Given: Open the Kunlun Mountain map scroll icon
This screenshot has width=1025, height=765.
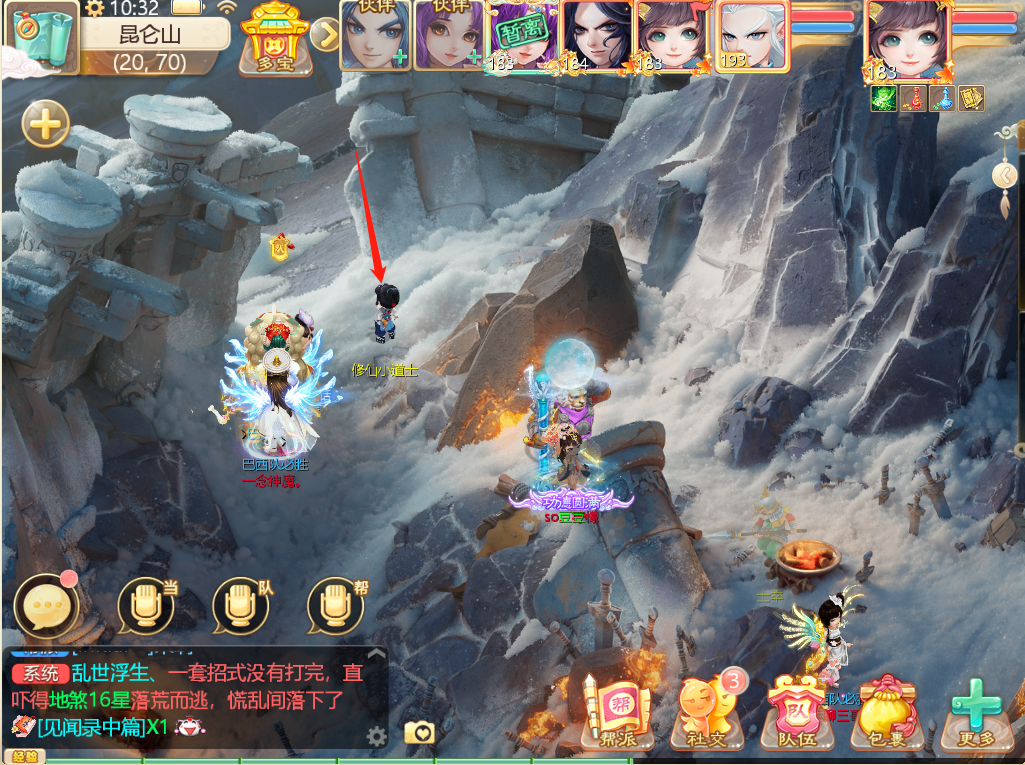Looking at the screenshot, I should tap(42, 38).
